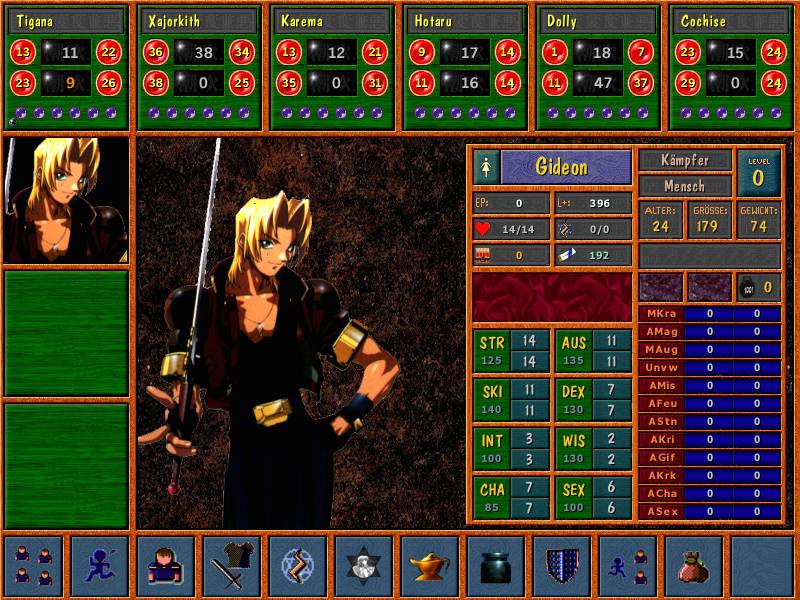Click the hexagram star icon

(x=363, y=565)
